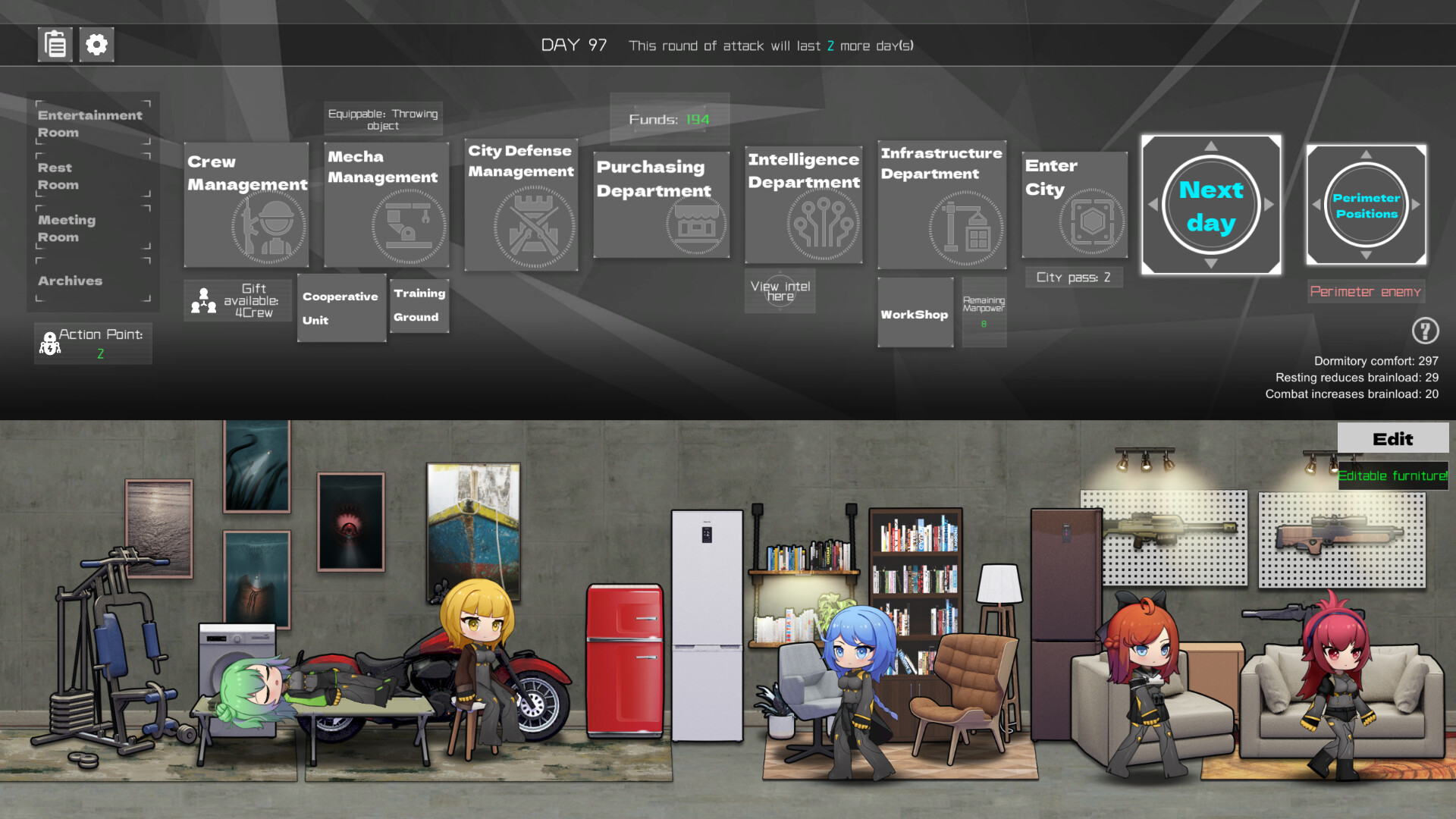Open the question mark help icon
This screenshot has height=819, width=1456.
1425,331
